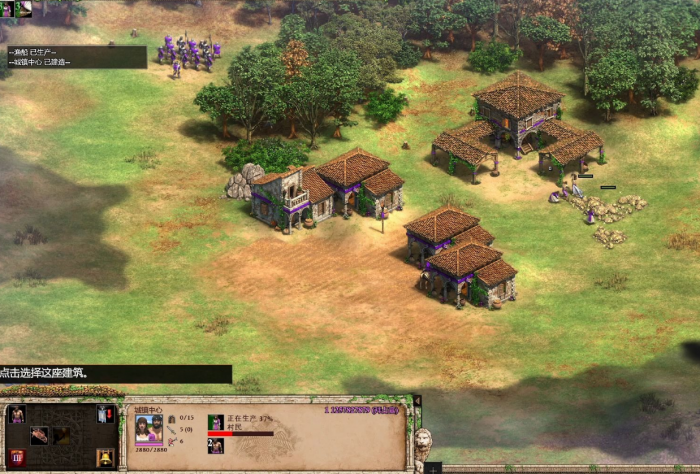Click the Town Center portrait

pyautogui.click(x=148, y=430)
